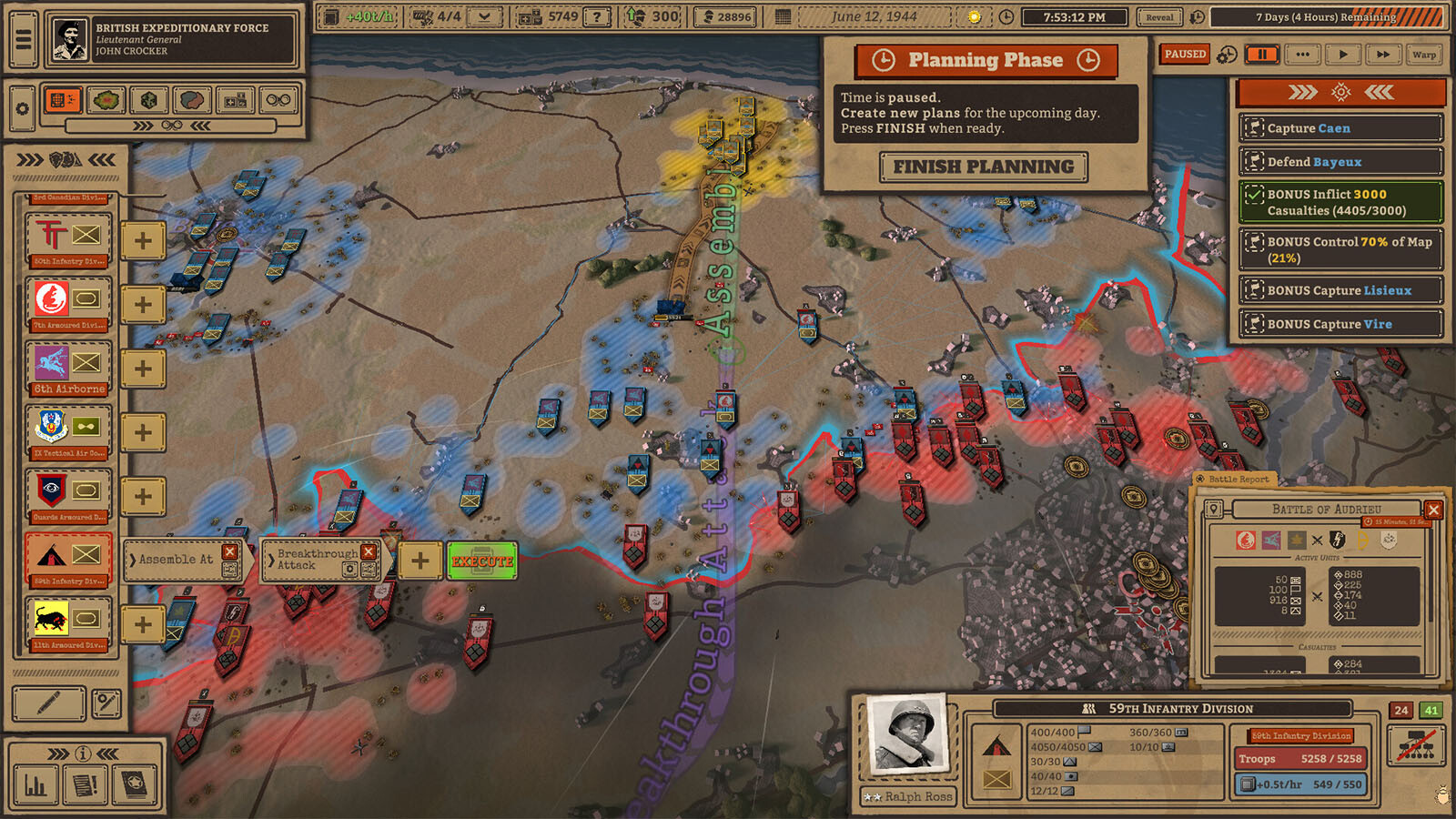The image size is (1456, 819).
Task: Execute the 59th Infantry plan
Action: 482,561
